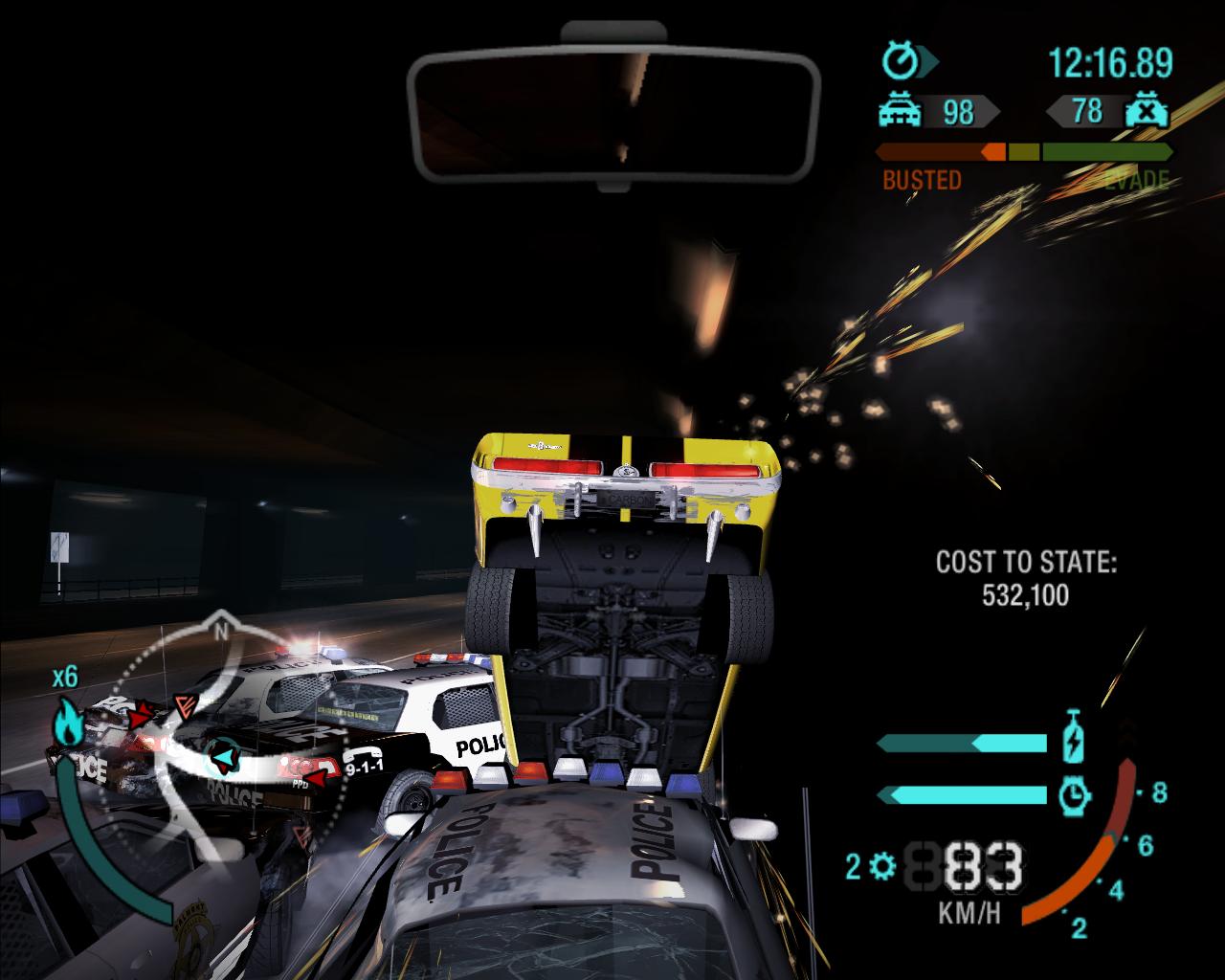
Task: Activate the speedbreaker clock icon
Action: click(1076, 793)
